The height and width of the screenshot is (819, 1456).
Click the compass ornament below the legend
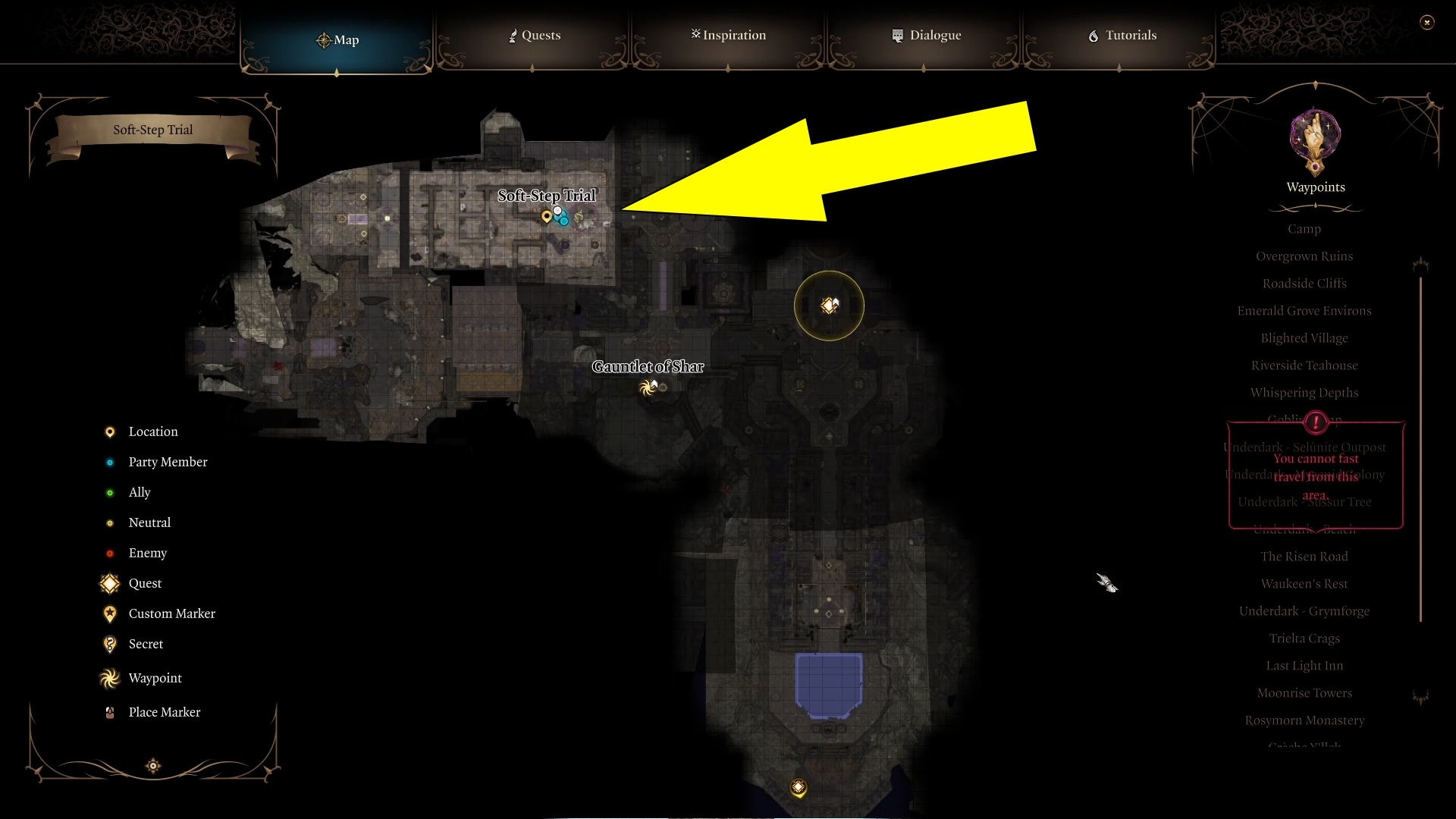(x=153, y=766)
